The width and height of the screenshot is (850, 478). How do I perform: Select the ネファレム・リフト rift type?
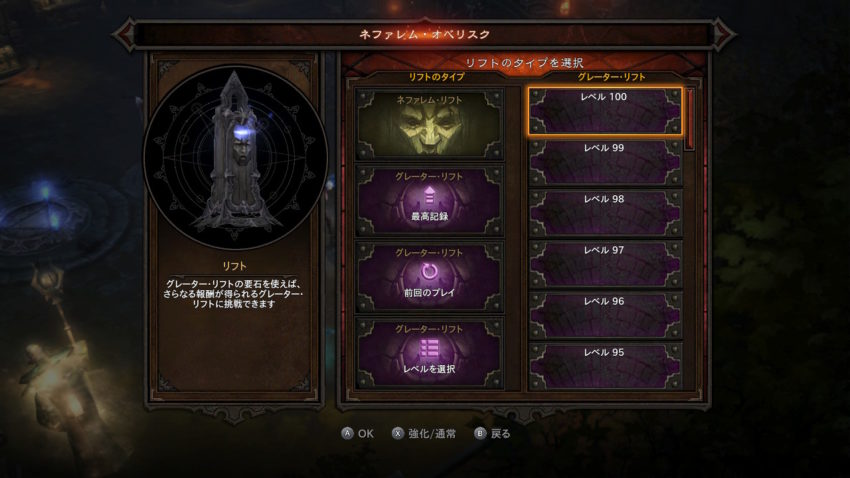[430, 124]
